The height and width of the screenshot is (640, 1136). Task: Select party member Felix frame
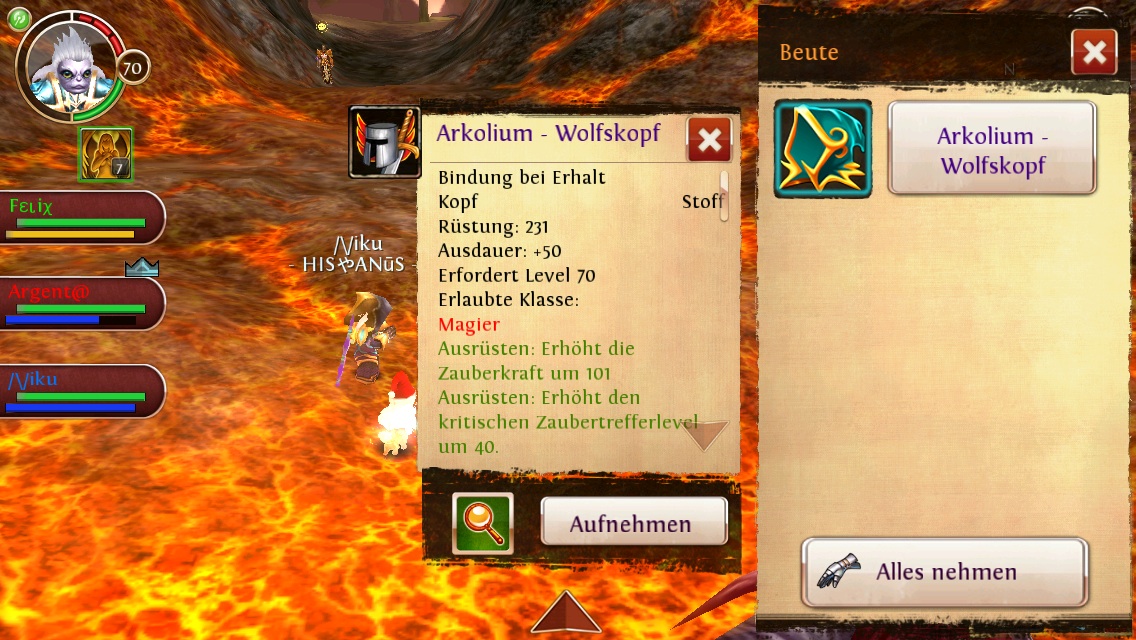[80, 217]
